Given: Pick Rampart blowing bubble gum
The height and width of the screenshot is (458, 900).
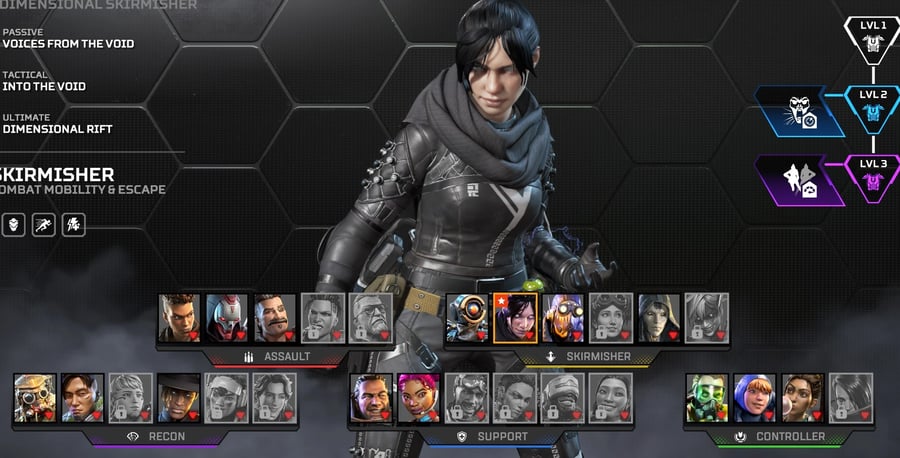Looking at the screenshot, I should click(x=802, y=398).
